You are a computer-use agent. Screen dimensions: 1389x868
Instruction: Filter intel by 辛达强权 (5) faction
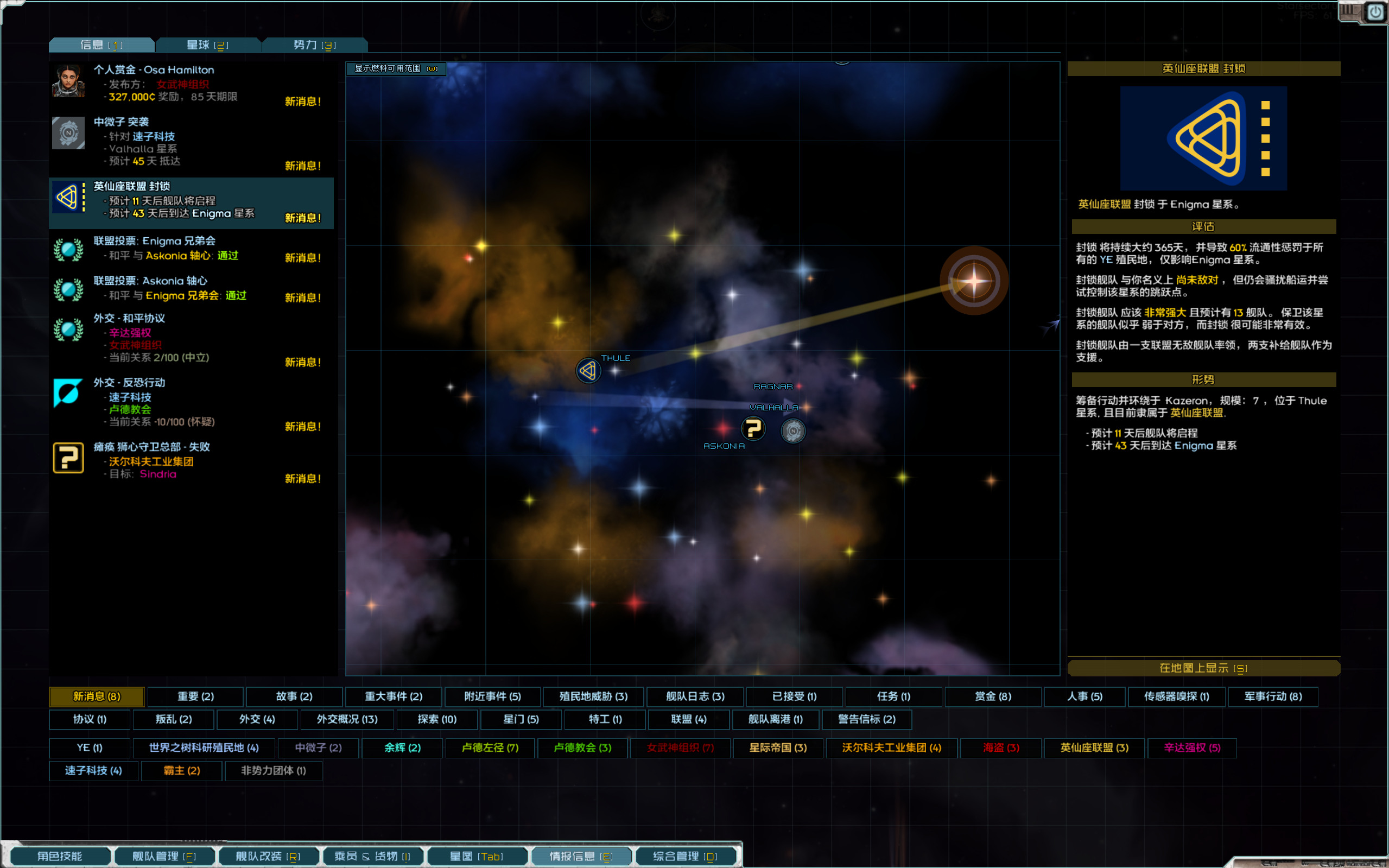click(1191, 747)
